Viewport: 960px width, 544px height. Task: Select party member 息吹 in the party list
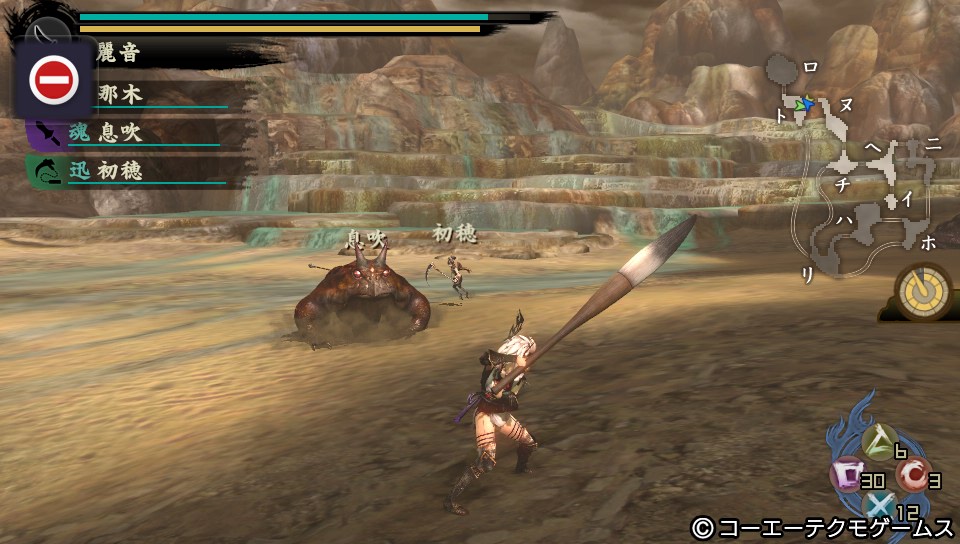coord(119,132)
